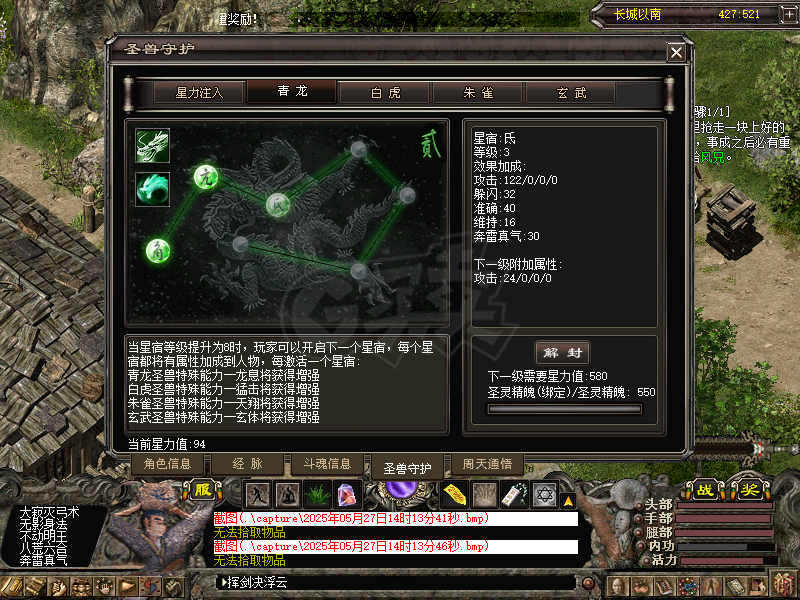Switch to the 经脉 tab

(x=246, y=464)
